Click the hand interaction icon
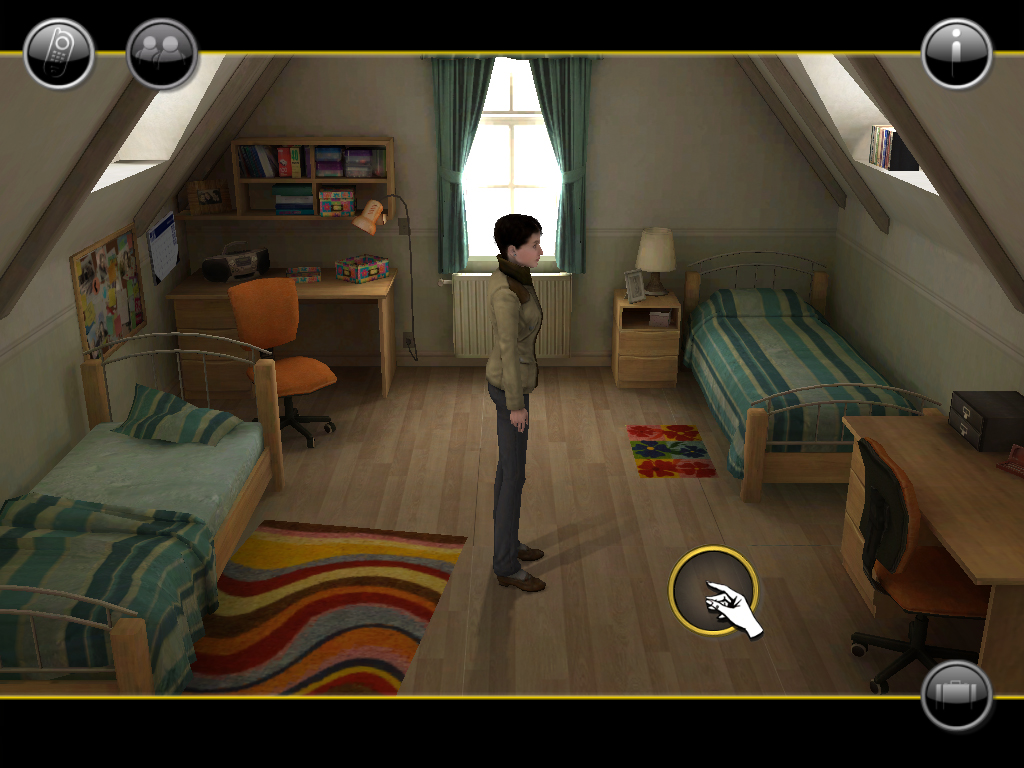This screenshot has width=1024, height=768. coord(713,590)
